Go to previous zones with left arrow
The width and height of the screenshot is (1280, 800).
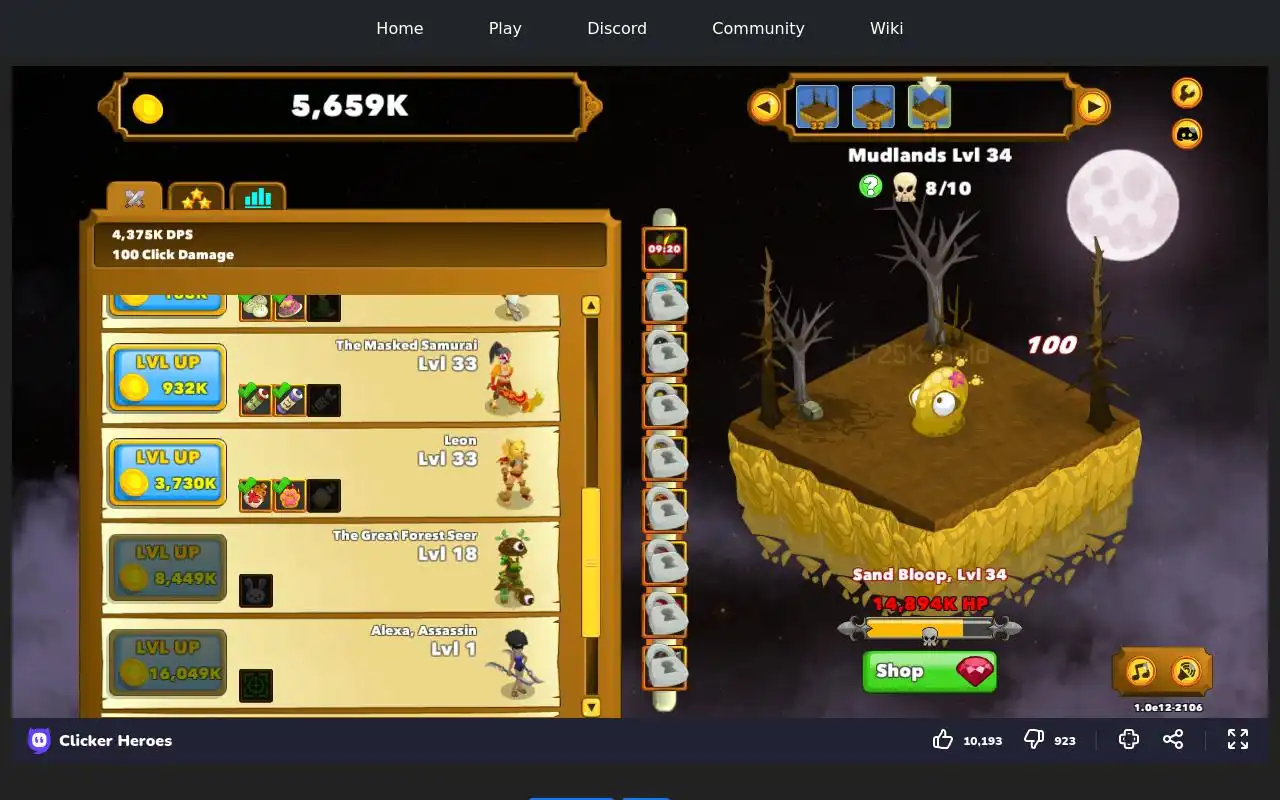[765, 106]
